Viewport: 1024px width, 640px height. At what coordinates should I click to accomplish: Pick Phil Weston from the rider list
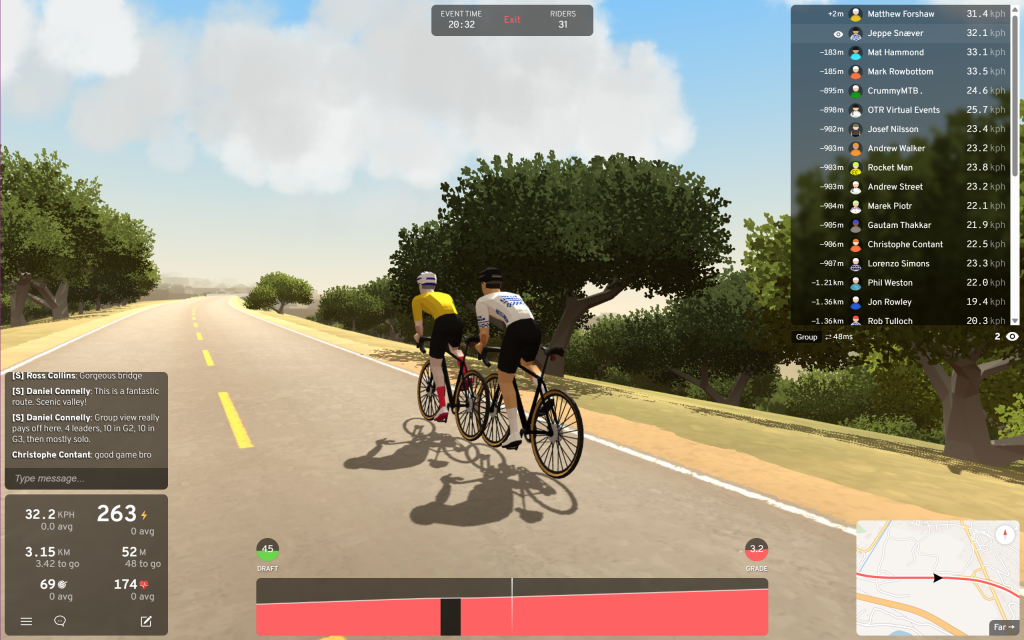(x=890, y=283)
